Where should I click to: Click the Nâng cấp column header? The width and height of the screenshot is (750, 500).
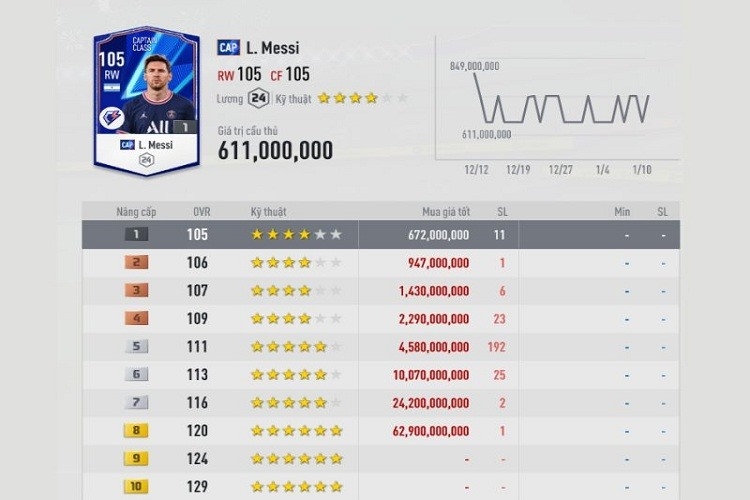(x=138, y=212)
